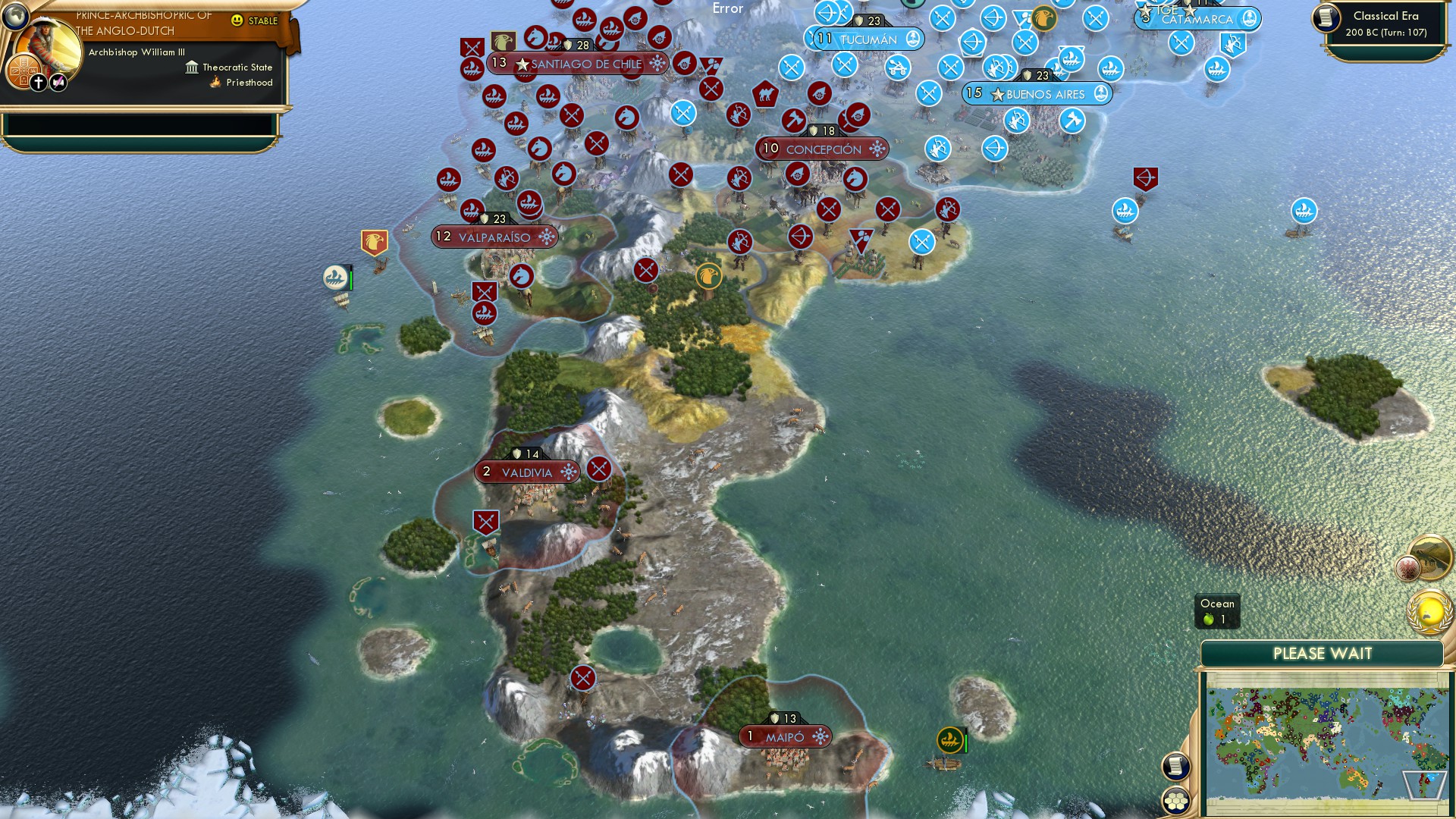Viewport: 1456px width, 819px height.
Task: Click the smiley face next to STABLE
Action: [237, 20]
